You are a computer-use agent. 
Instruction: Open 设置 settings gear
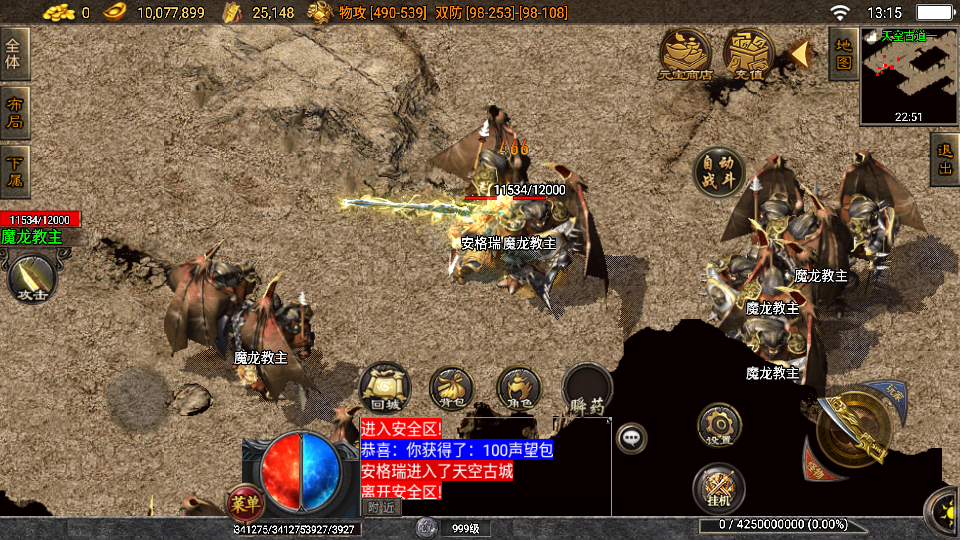[719, 424]
